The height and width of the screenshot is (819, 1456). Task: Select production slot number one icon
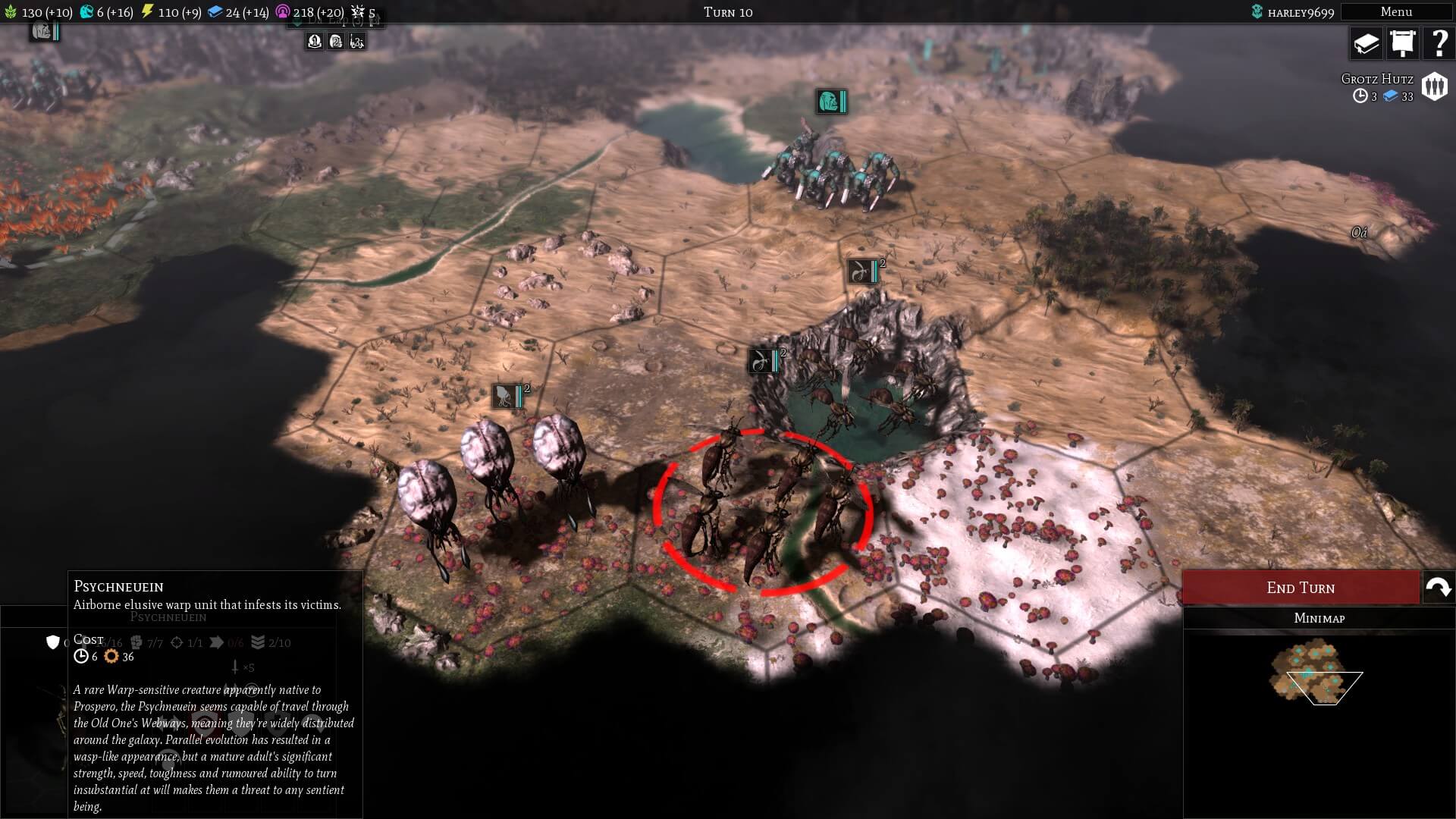click(315, 42)
